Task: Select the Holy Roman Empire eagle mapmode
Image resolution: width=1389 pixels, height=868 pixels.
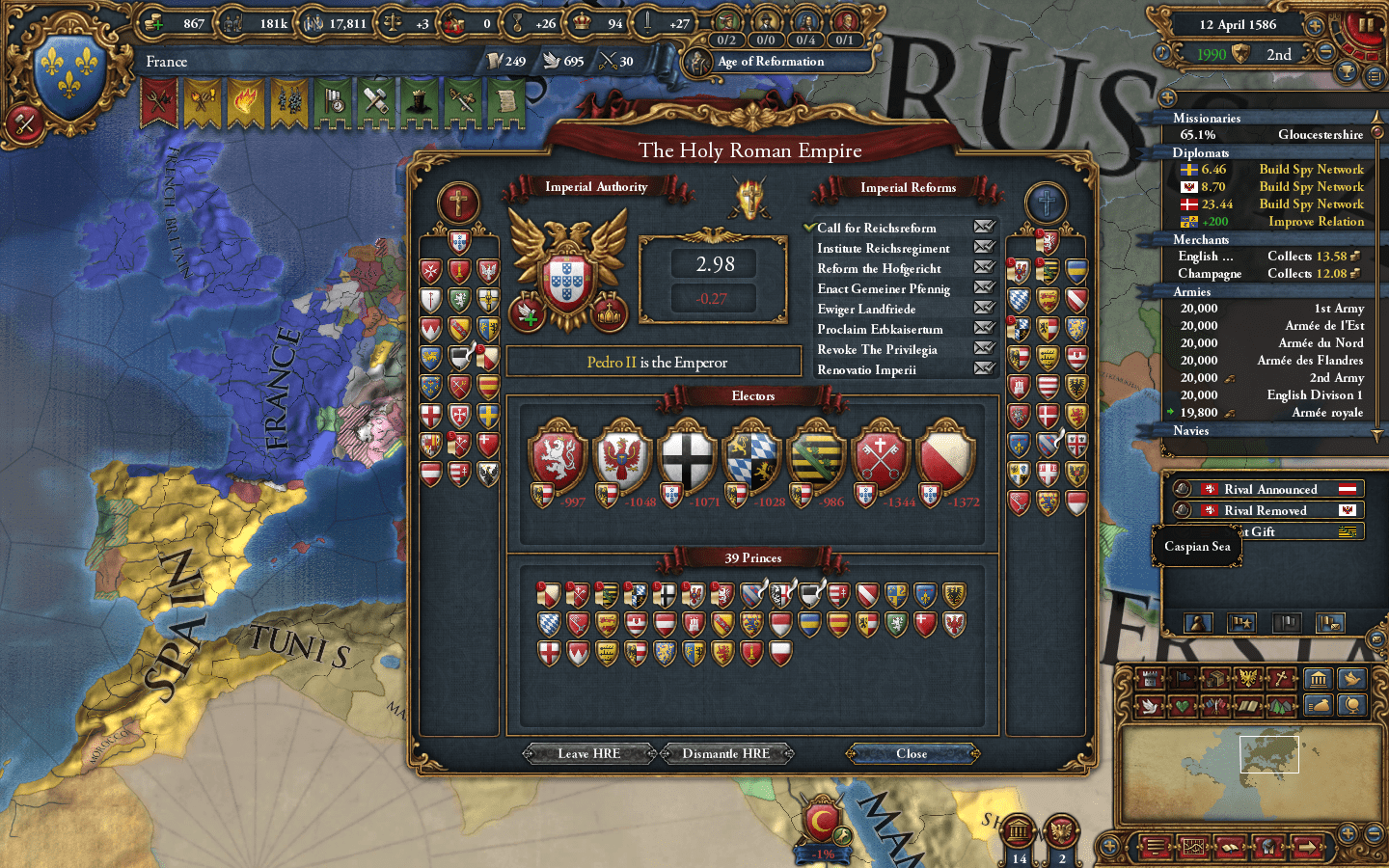Action: [x=1247, y=677]
